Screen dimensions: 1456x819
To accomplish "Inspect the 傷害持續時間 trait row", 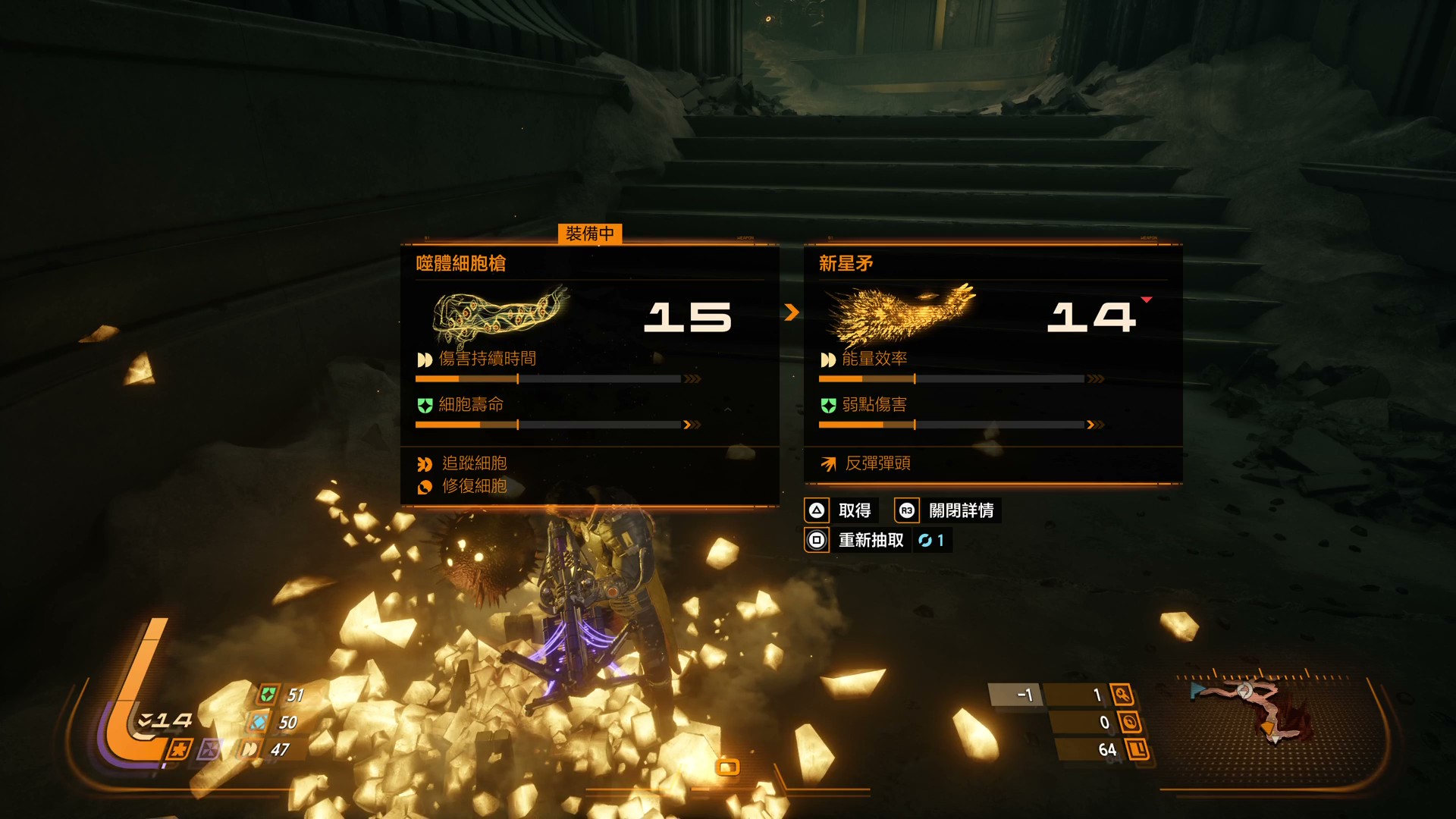I will point(487,359).
